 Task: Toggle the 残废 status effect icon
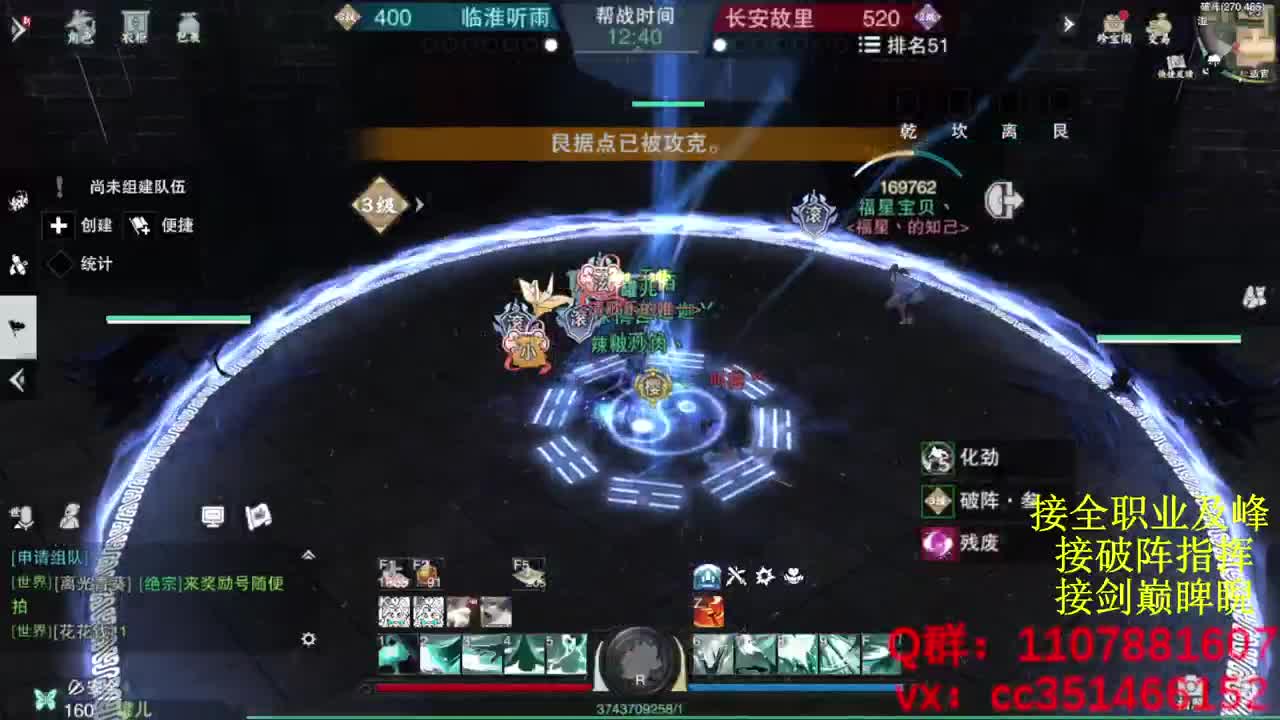coord(937,544)
